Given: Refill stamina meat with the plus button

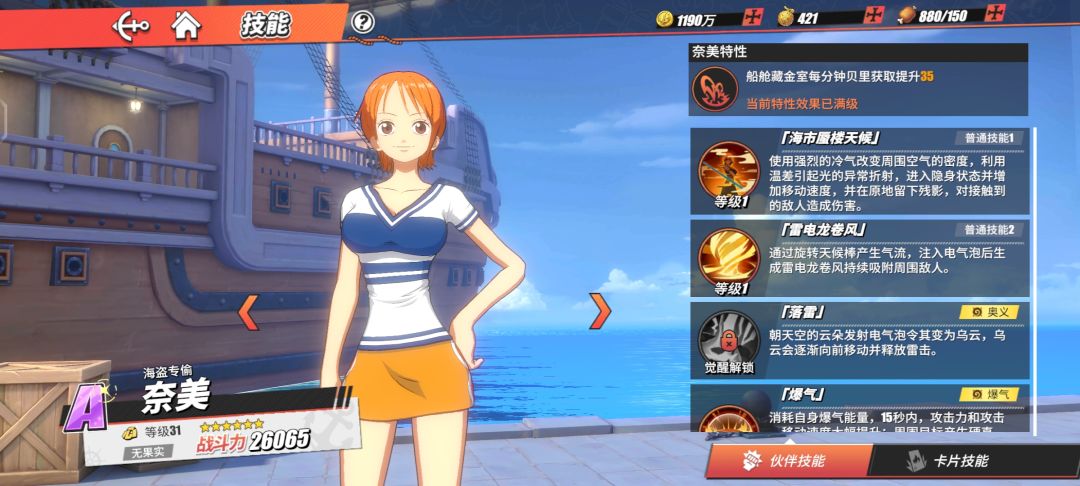Looking at the screenshot, I should point(995,14).
